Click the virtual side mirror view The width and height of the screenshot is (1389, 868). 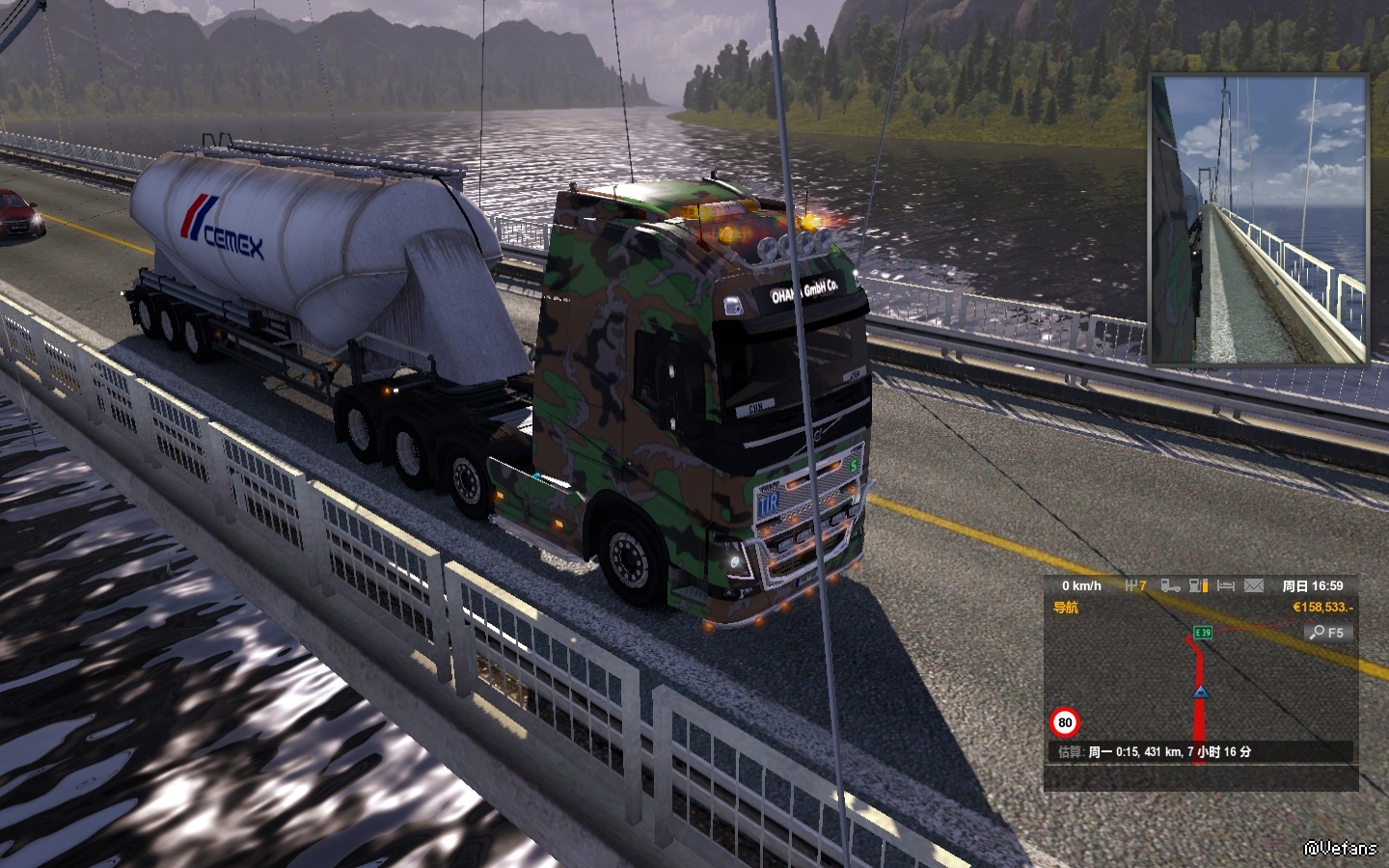pos(1258,220)
